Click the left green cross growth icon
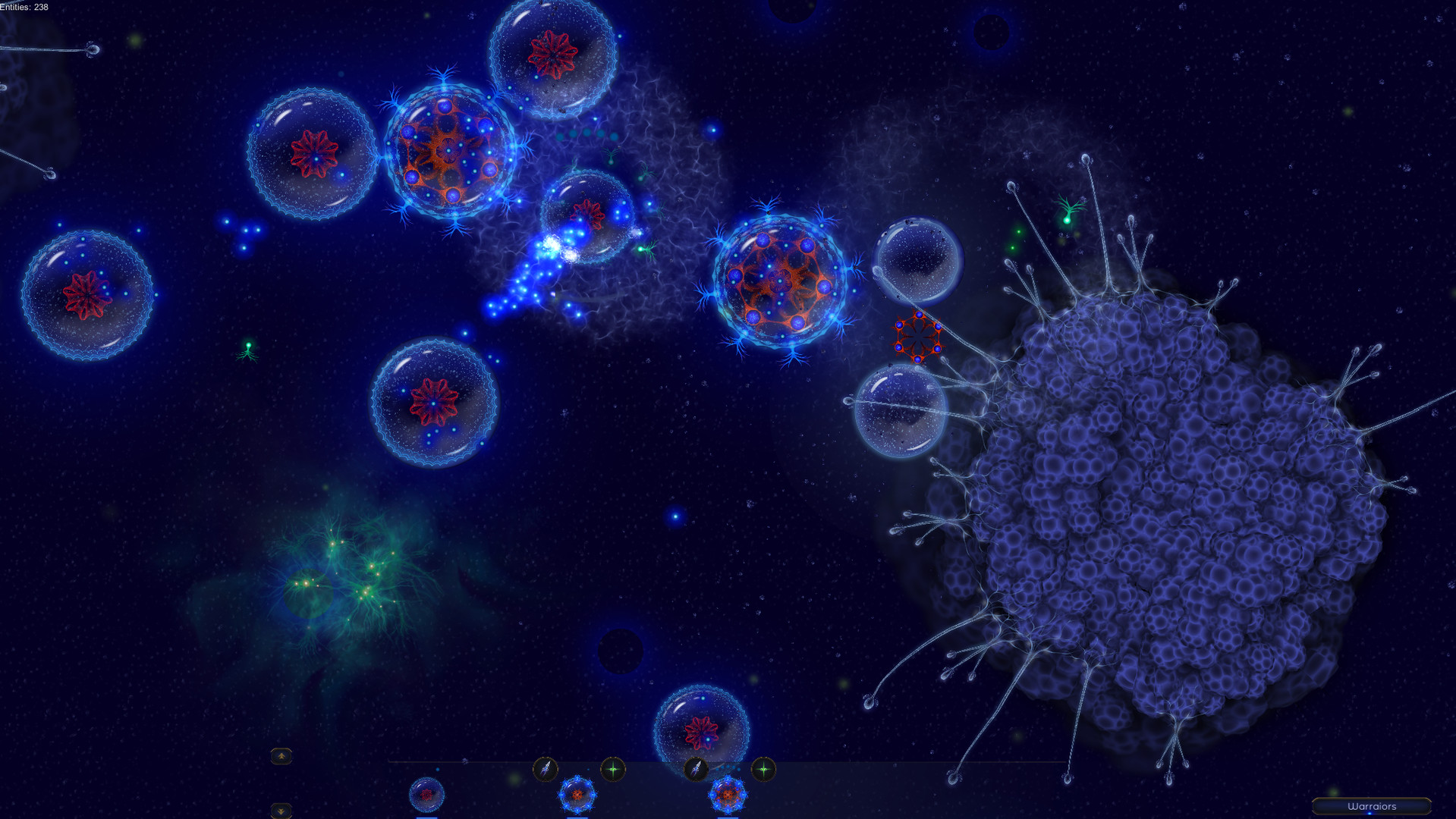 pyautogui.click(x=612, y=768)
